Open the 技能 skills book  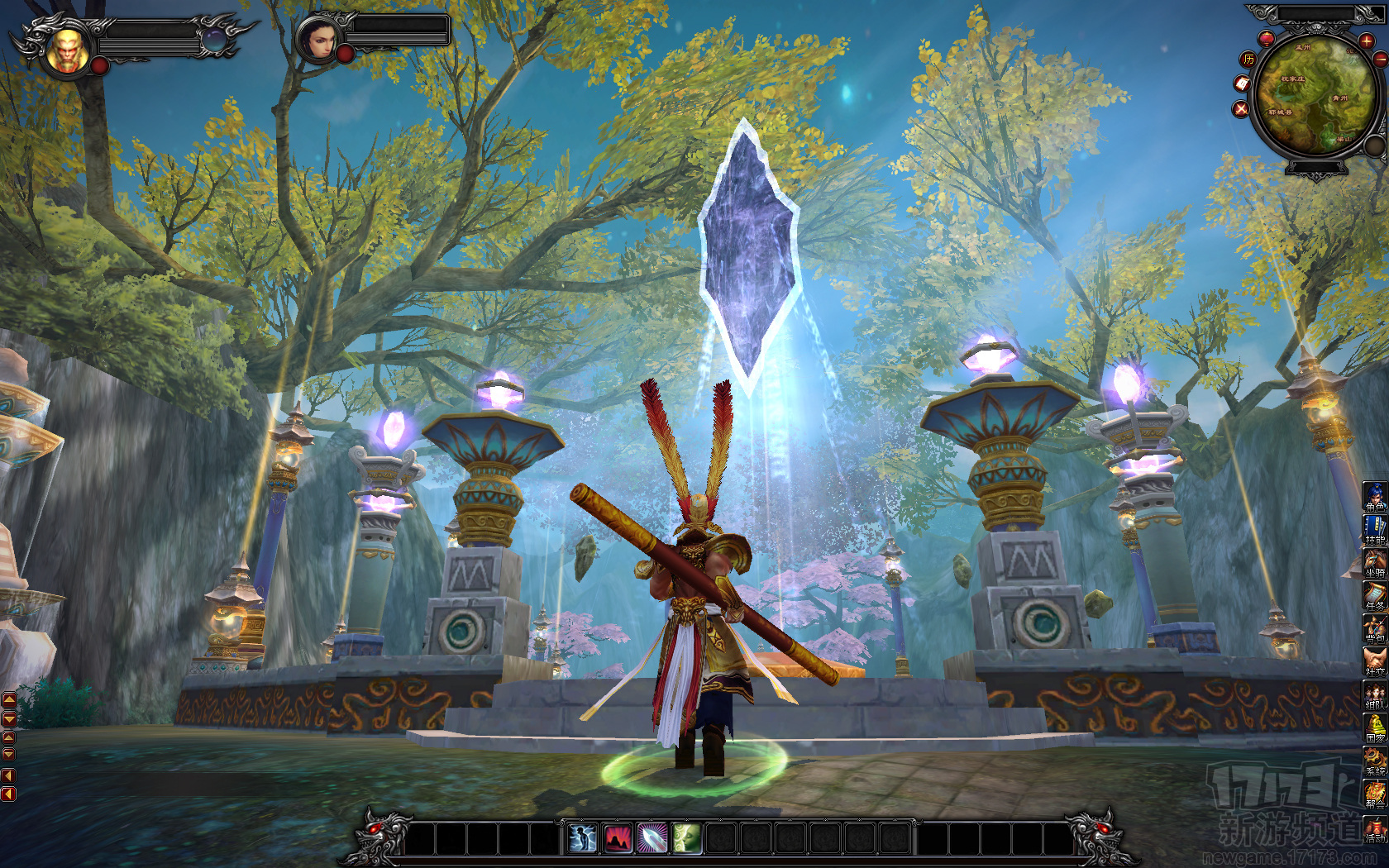[x=1374, y=529]
